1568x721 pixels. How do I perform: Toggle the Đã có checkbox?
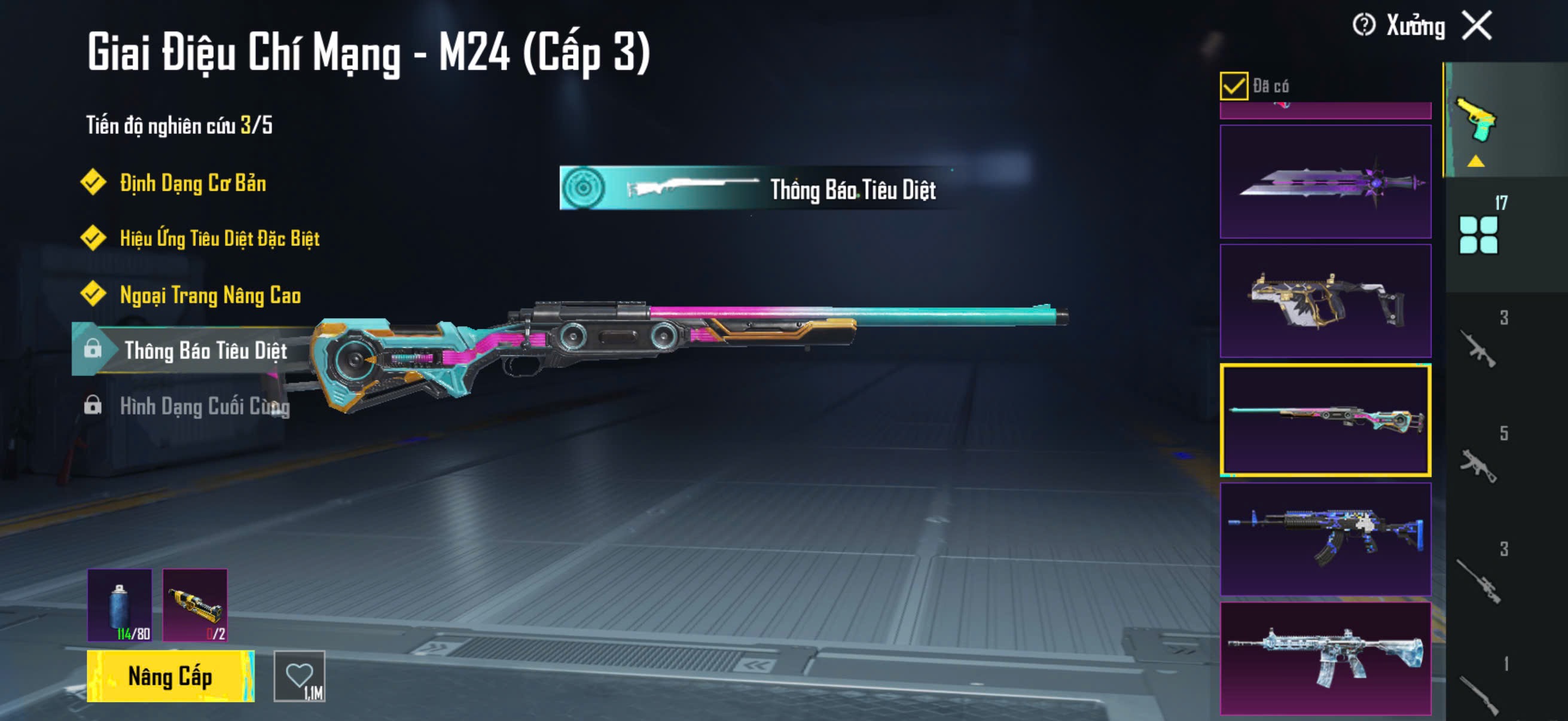tap(1233, 85)
